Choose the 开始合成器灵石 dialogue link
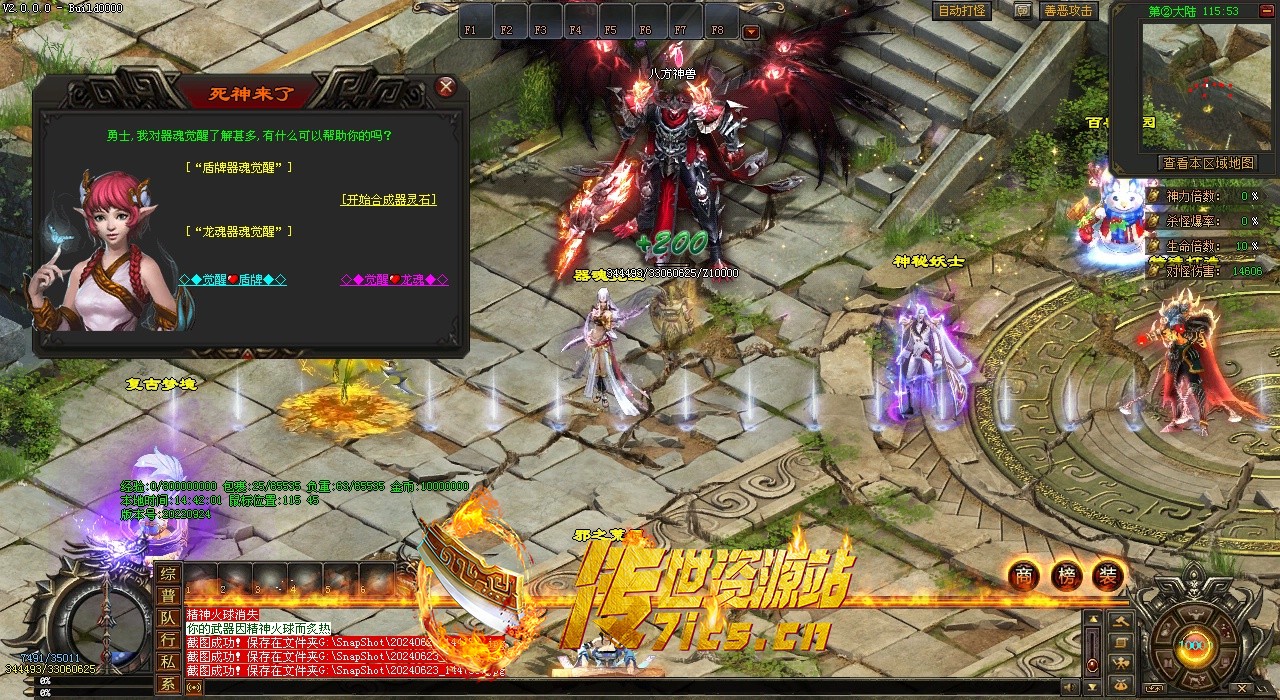The height and width of the screenshot is (700, 1280). (x=389, y=200)
